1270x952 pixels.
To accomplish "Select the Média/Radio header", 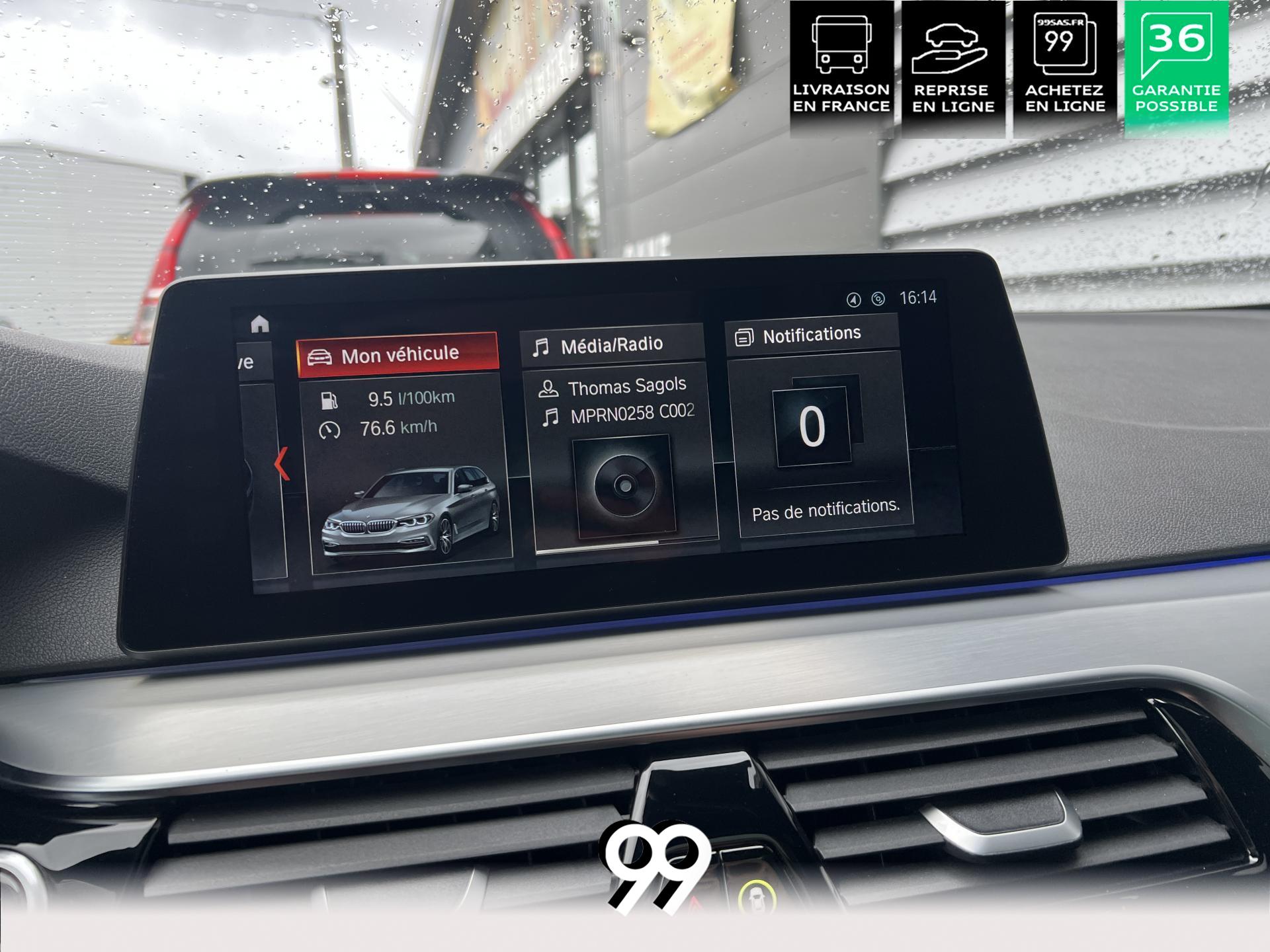I will (611, 345).
